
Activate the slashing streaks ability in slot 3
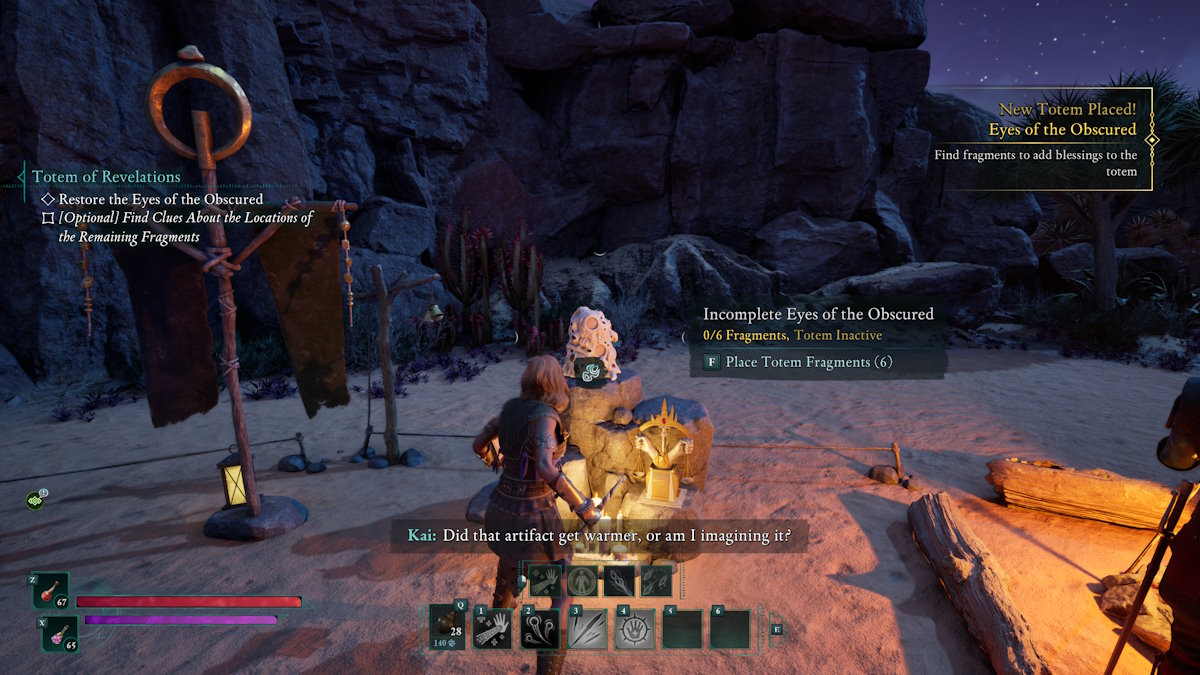tap(587, 629)
